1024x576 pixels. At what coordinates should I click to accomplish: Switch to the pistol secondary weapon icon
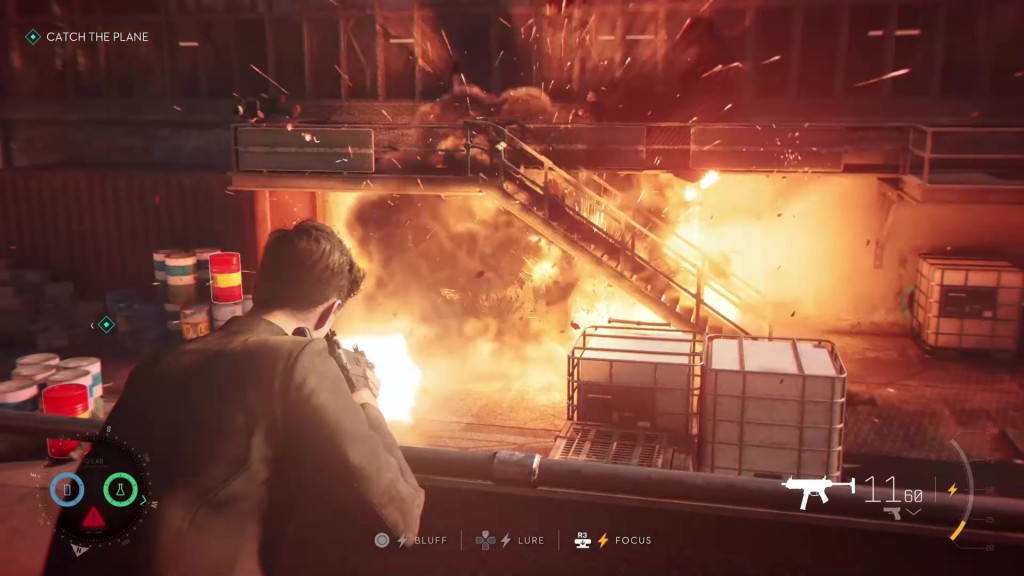(x=893, y=513)
